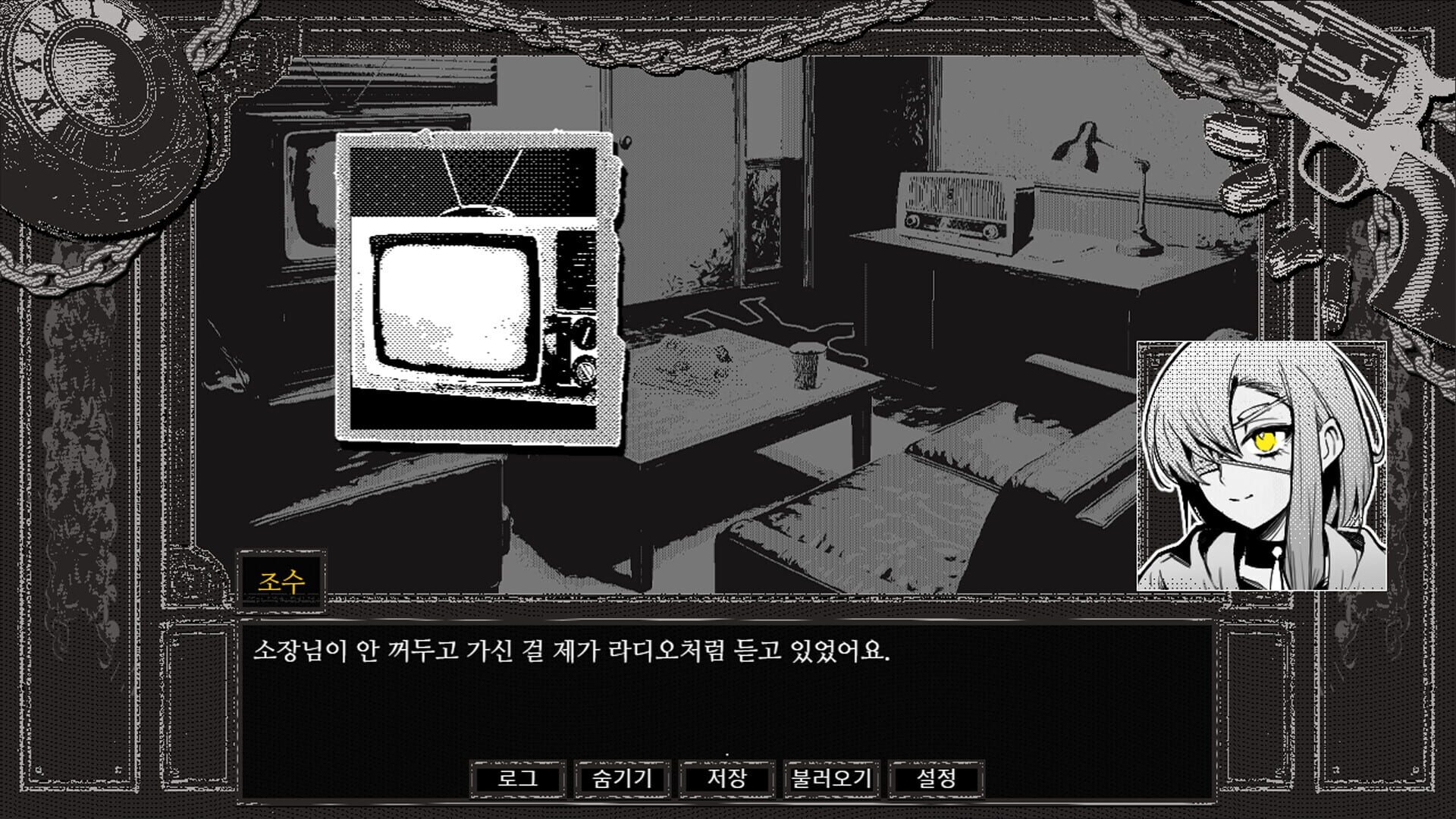Click 숨기기 to hide the text box
This screenshot has height=819, width=1456.
pyautogui.click(x=623, y=777)
